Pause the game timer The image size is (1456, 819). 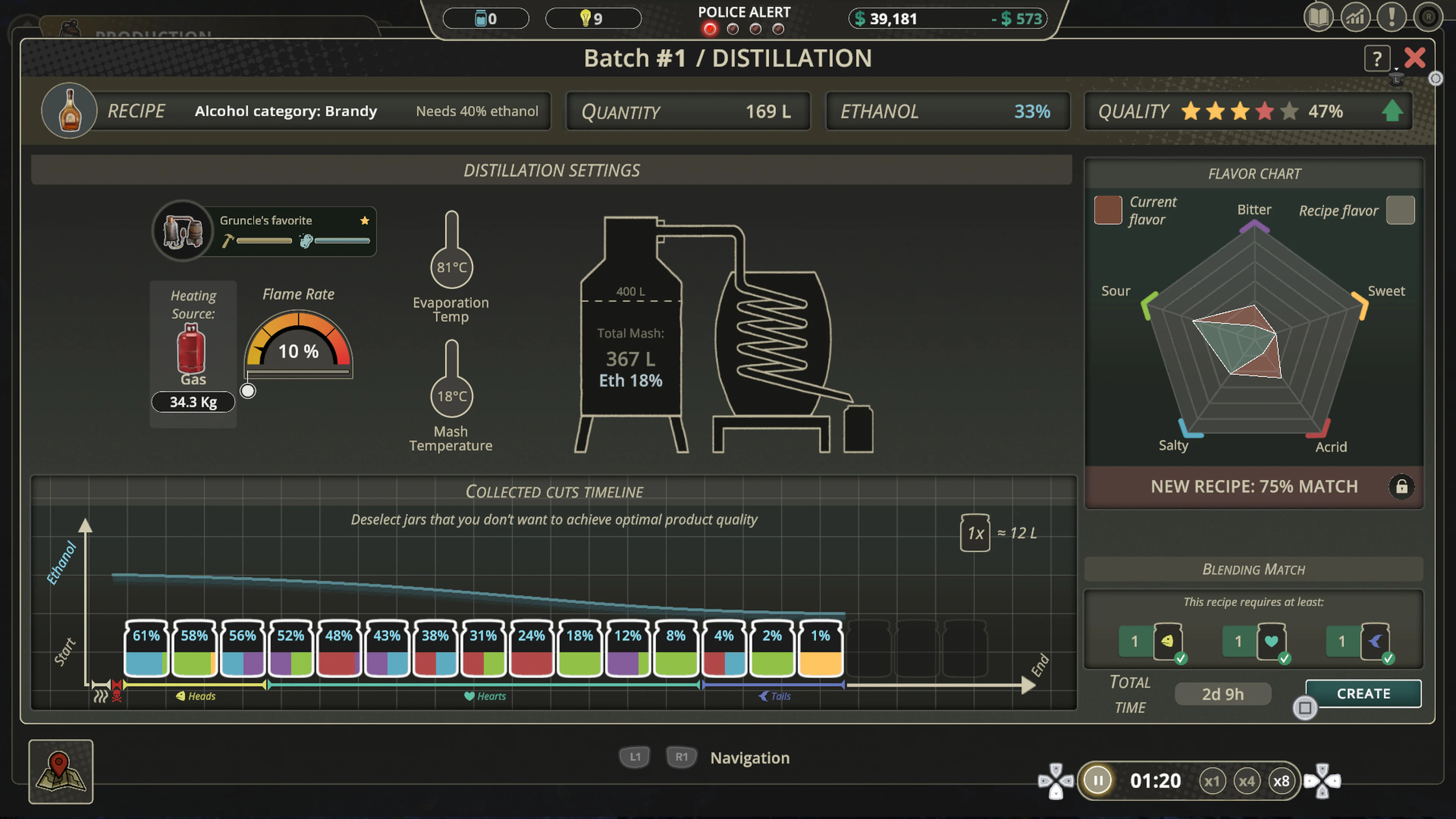(1098, 780)
